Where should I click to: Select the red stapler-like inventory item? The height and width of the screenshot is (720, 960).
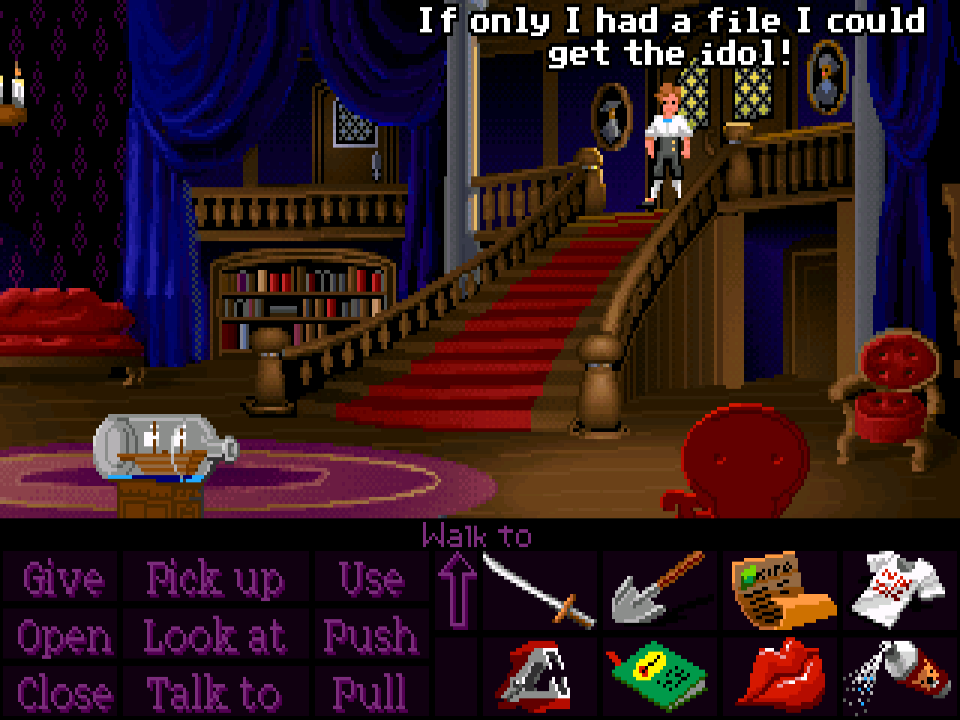(x=538, y=674)
